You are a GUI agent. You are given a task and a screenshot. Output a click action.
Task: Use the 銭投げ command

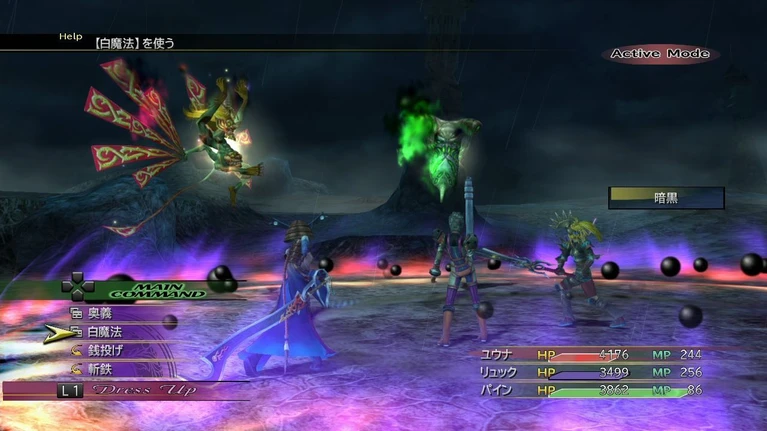click(104, 351)
